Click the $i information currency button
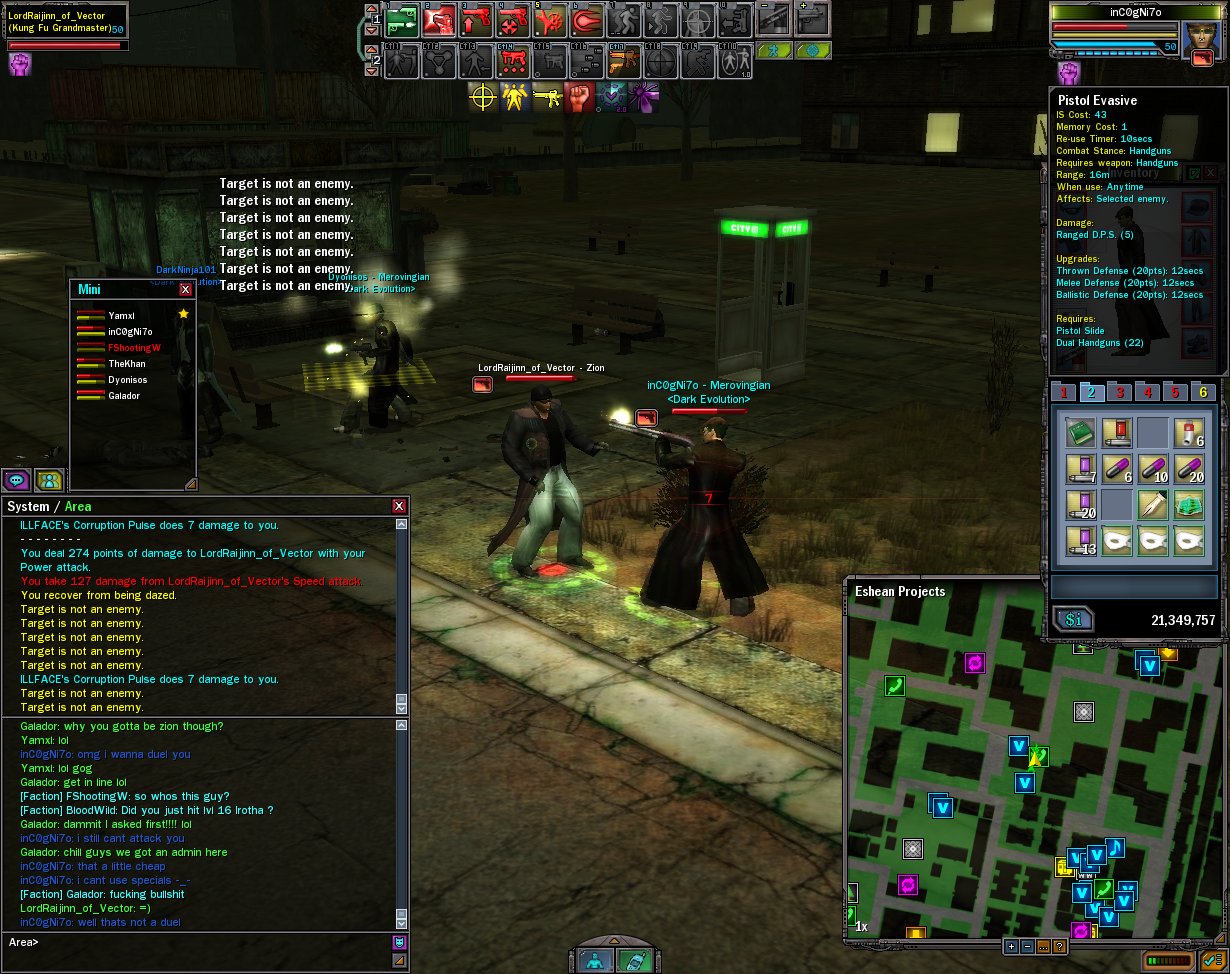 tap(1073, 620)
